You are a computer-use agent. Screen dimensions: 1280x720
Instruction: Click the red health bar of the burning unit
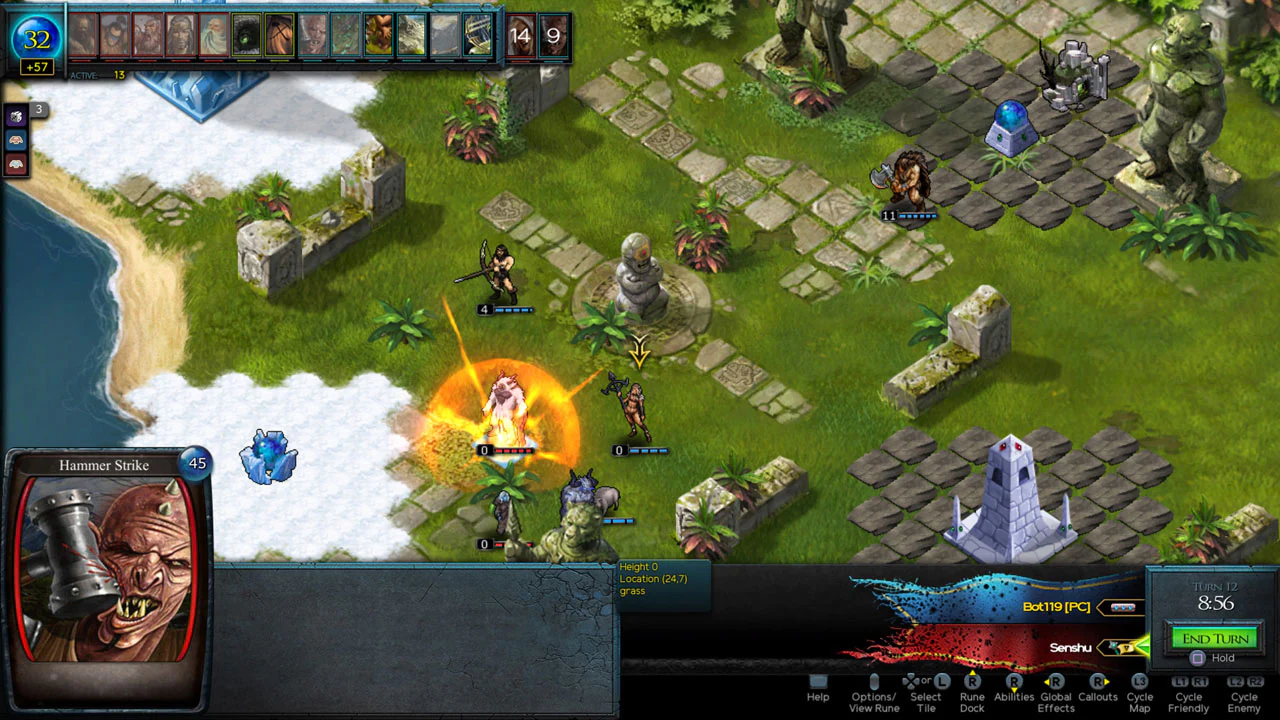coord(513,450)
